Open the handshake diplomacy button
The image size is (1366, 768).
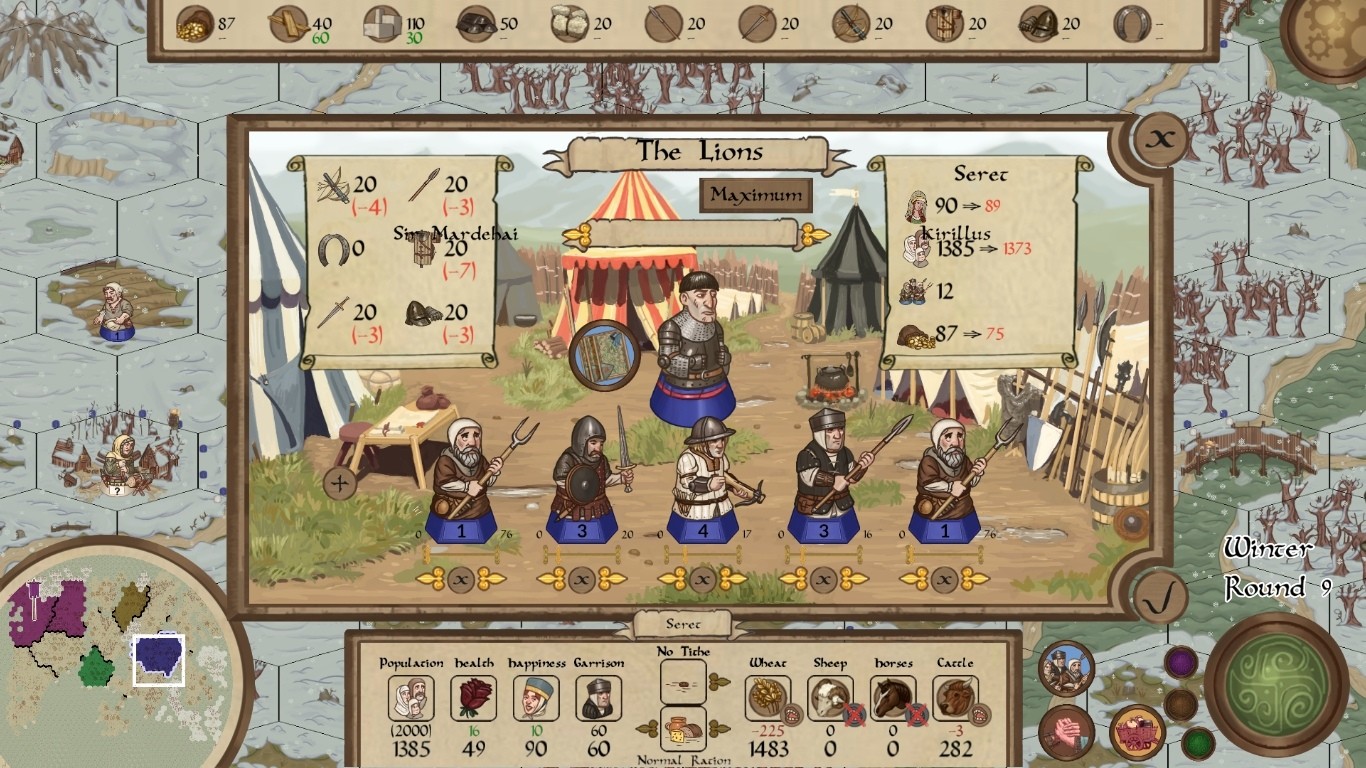pos(1066,732)
